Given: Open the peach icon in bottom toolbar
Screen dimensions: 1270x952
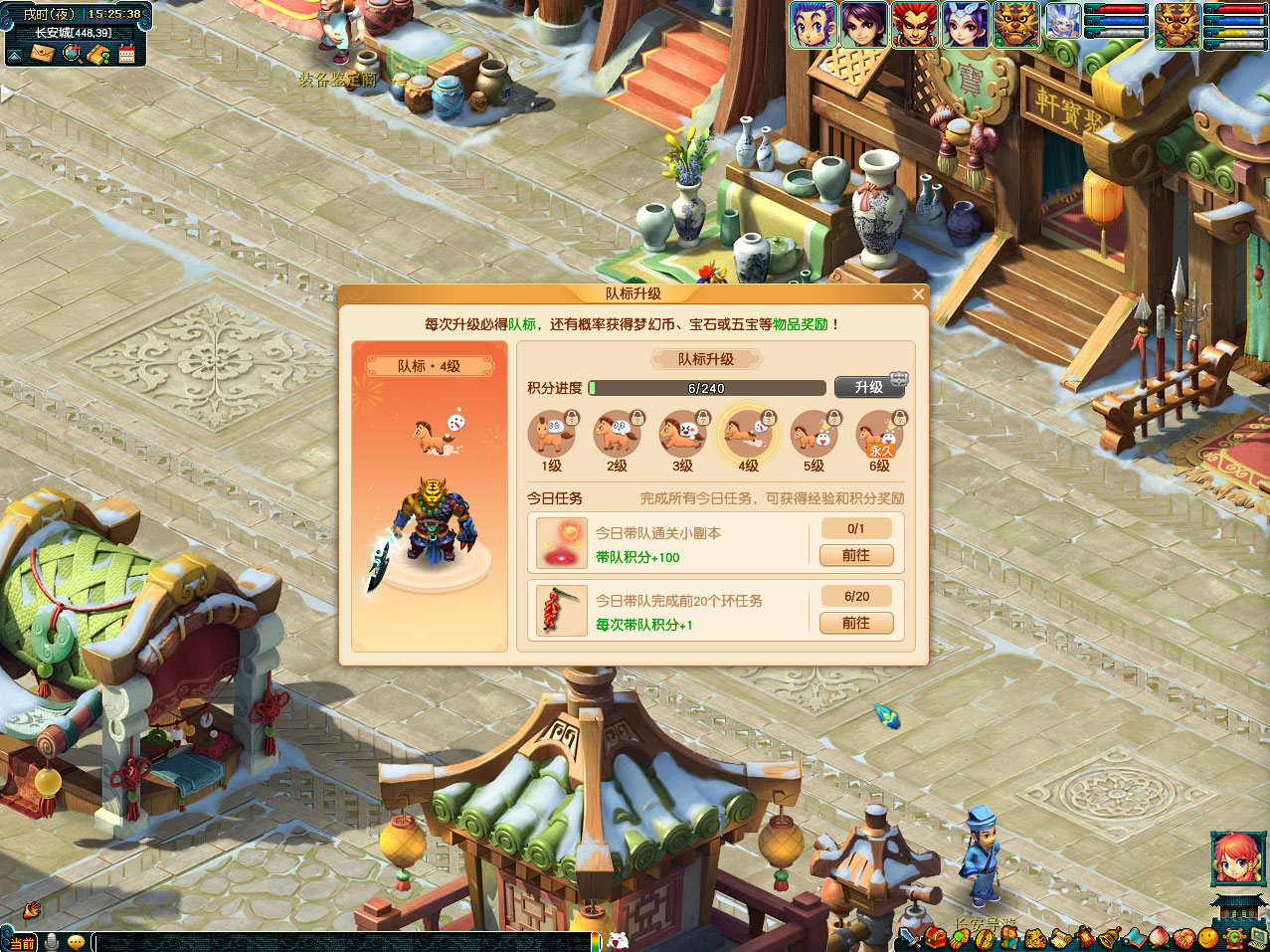Looking at the screenshot, I should 1158,938.
